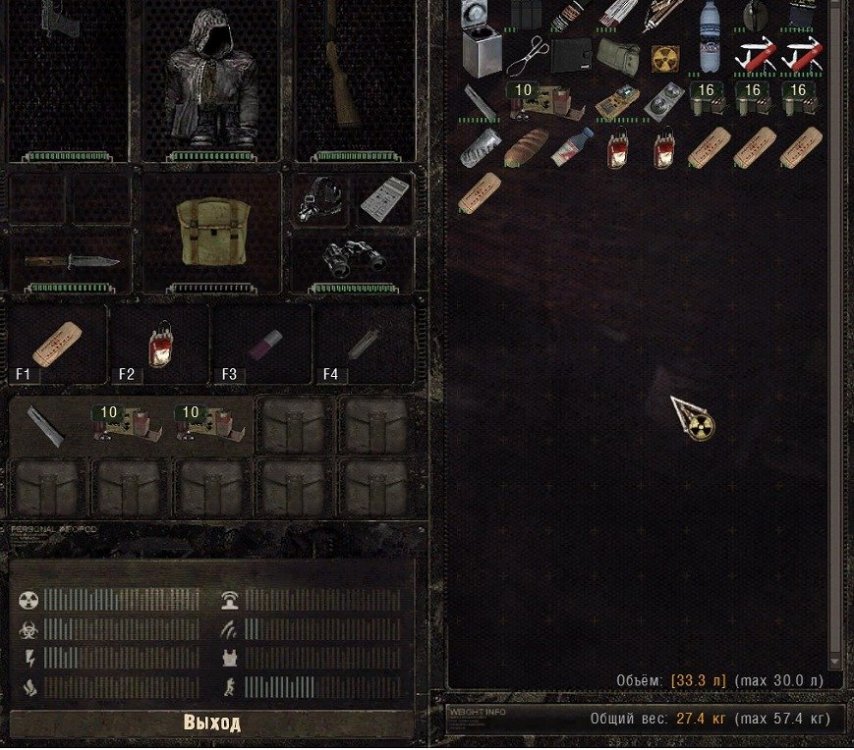
Task: Choose the blood bag in quick slot F2
Action: point(160,343)
